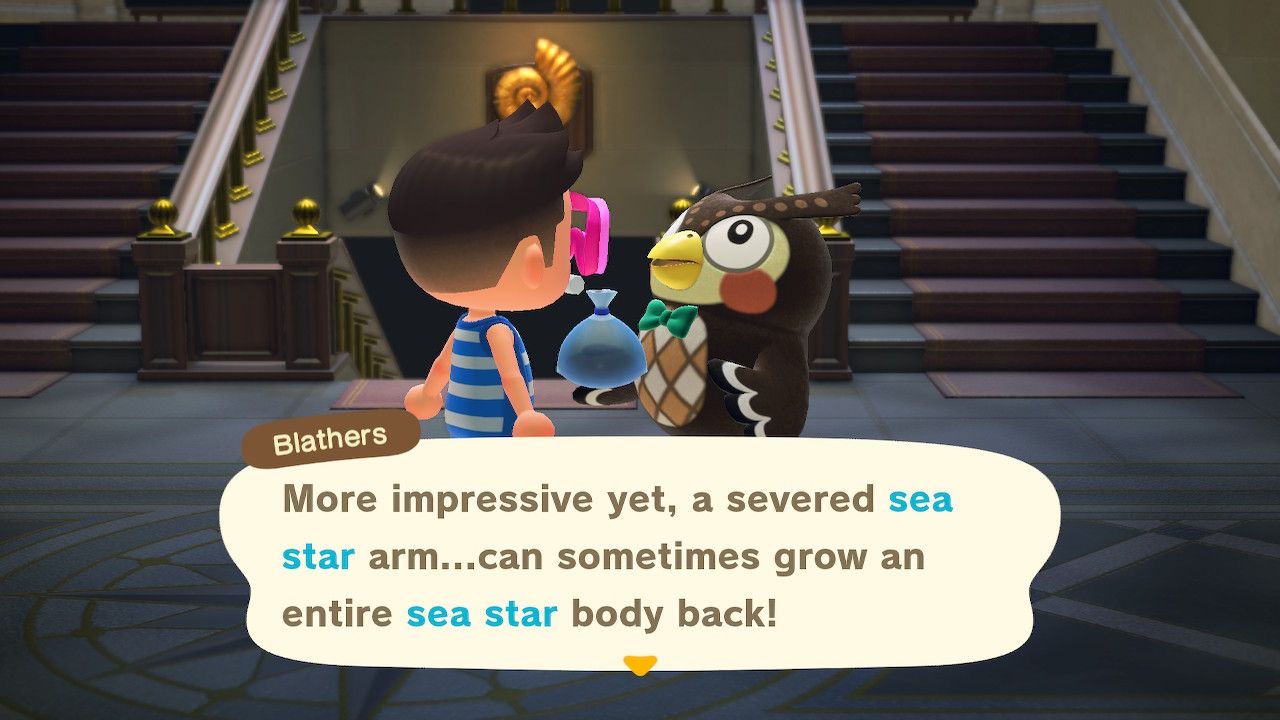The width and height of the screenshot is (1280, 720).
Task: Open the dialogue text box
Action: click(x=640, y=560)
